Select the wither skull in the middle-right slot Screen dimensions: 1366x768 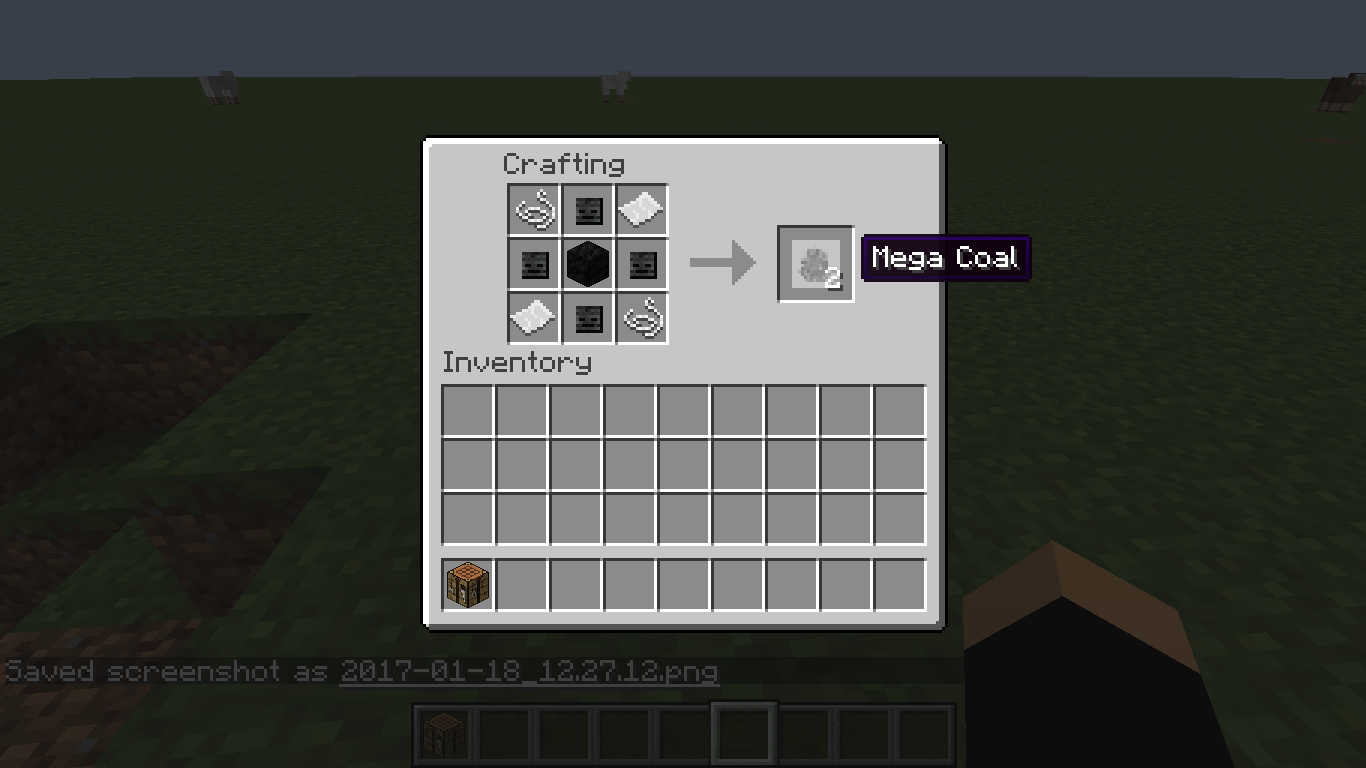pyautogui.click(x=641, y=263)
